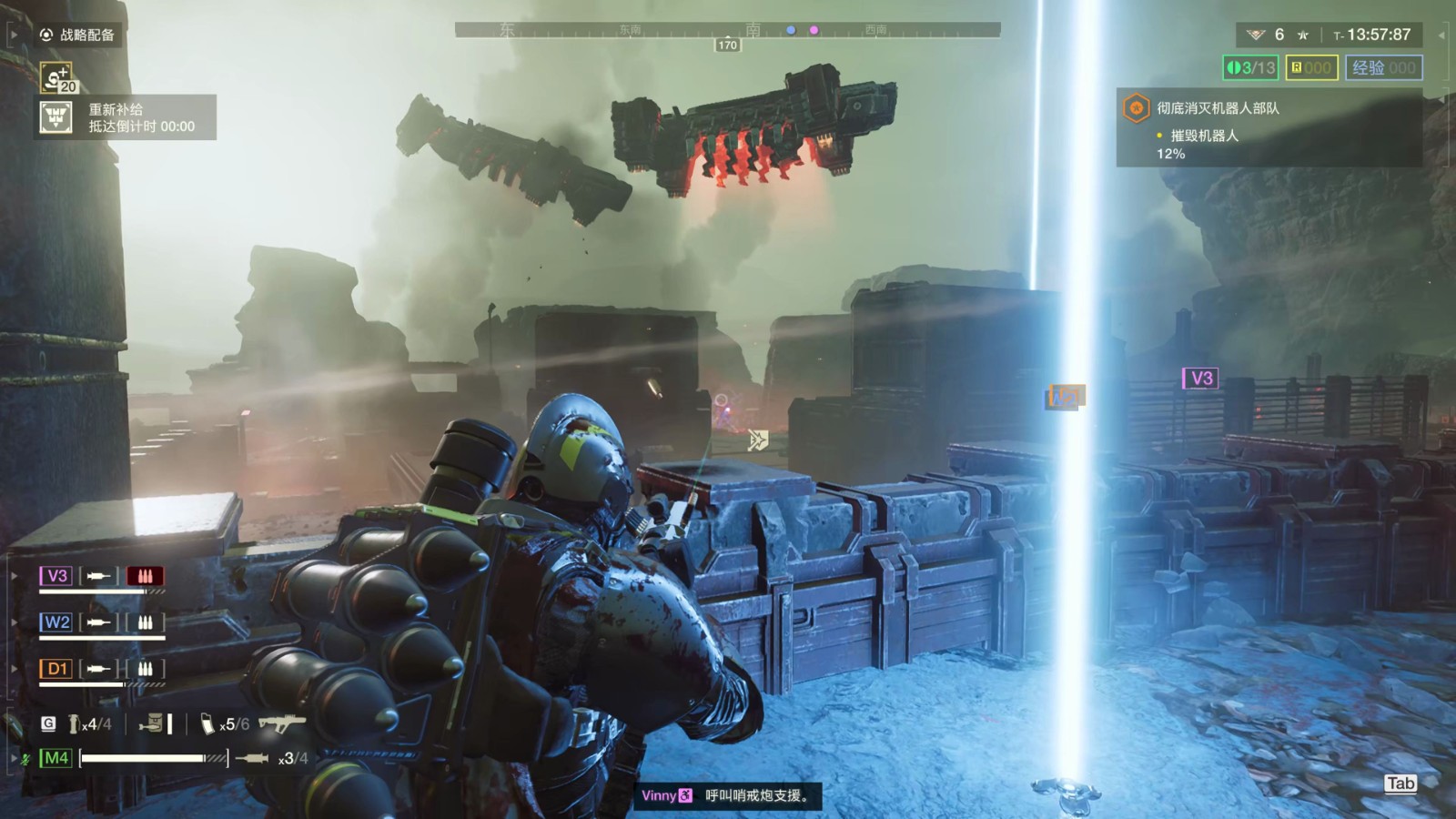Click your own M4 player tag
Screen dimensions: 1456x819
(x=56, y=758)
